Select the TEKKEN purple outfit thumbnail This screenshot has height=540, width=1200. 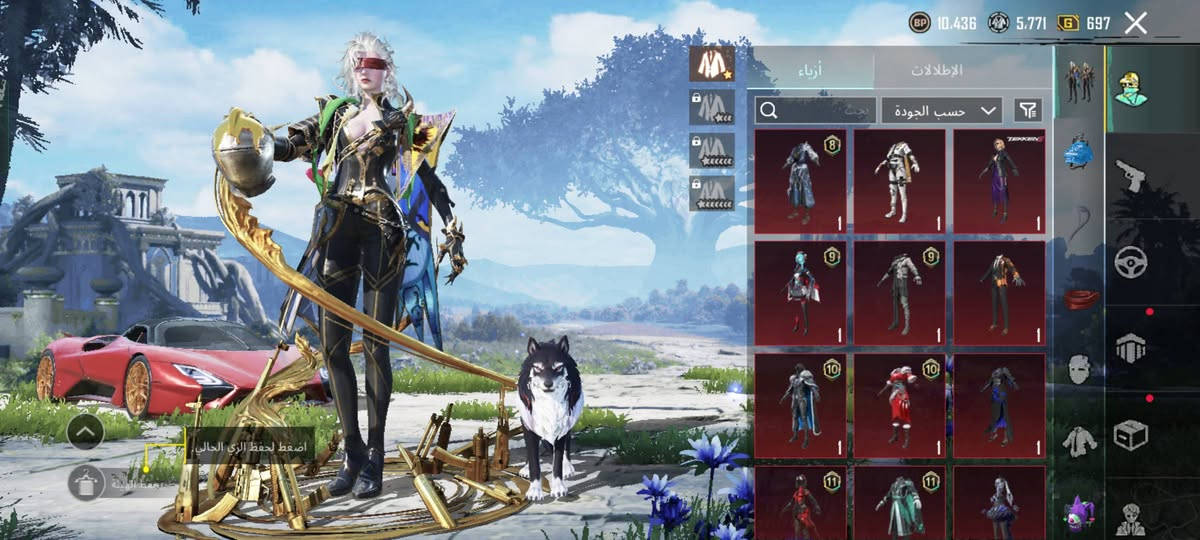999,181
